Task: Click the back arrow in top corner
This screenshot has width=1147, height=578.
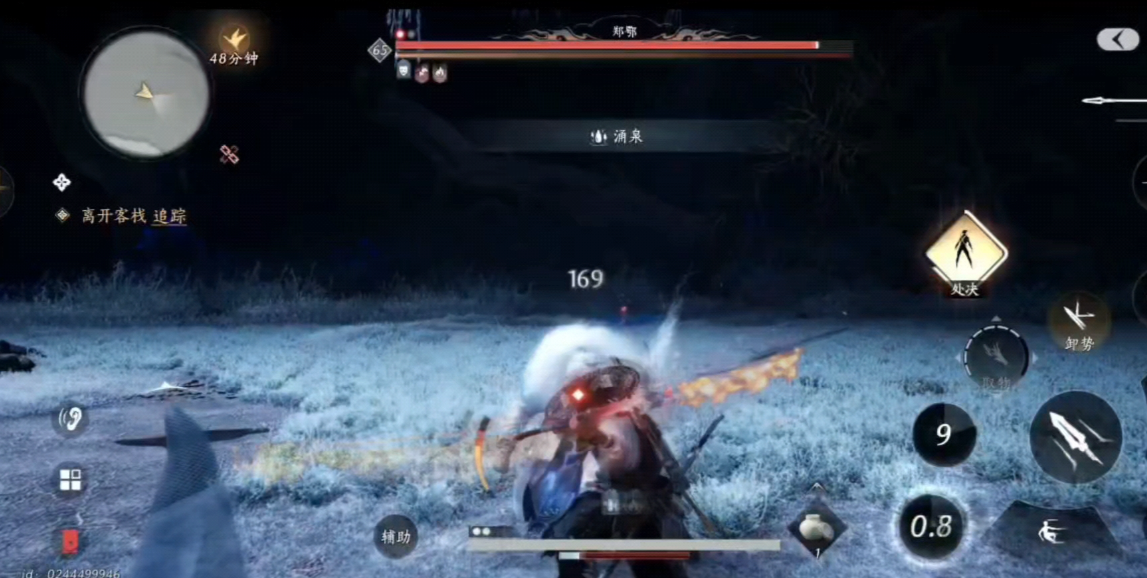Action: [1117, 39]
